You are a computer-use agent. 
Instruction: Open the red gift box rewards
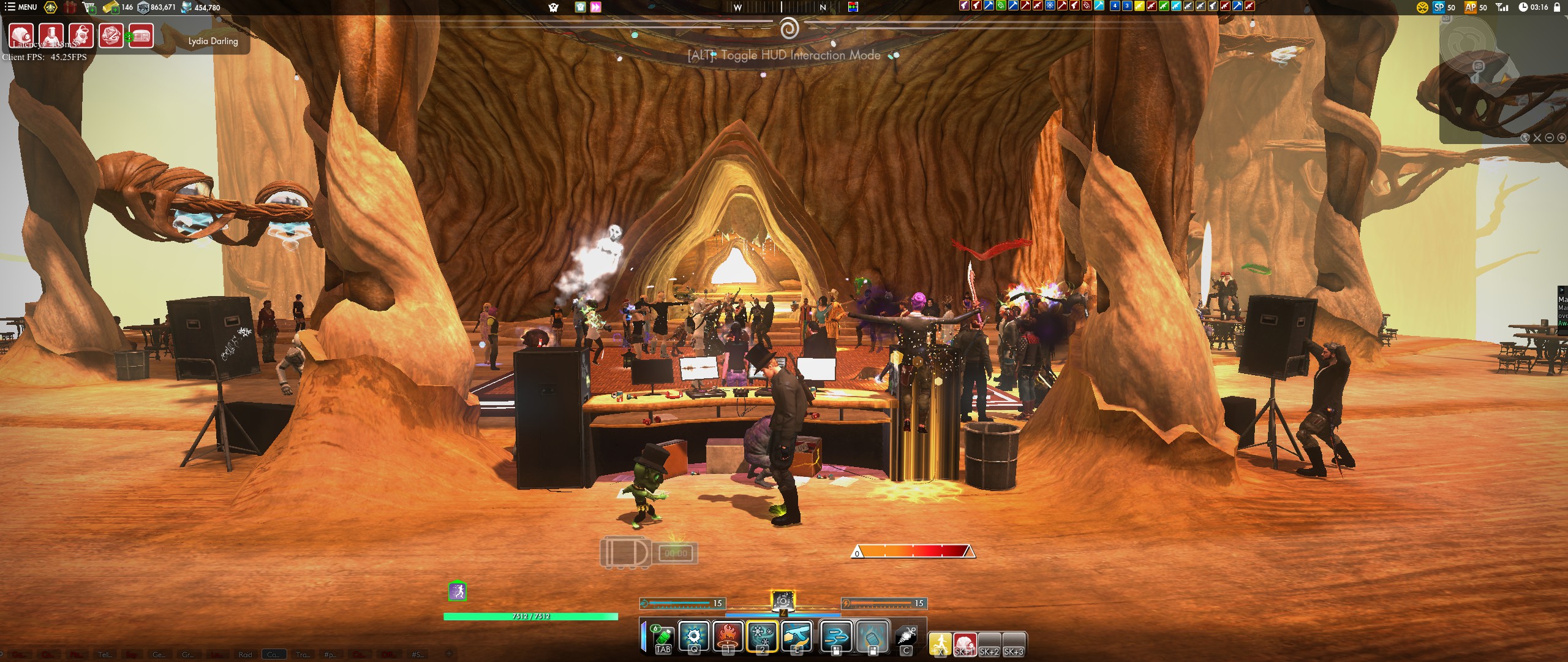(70, 7)
